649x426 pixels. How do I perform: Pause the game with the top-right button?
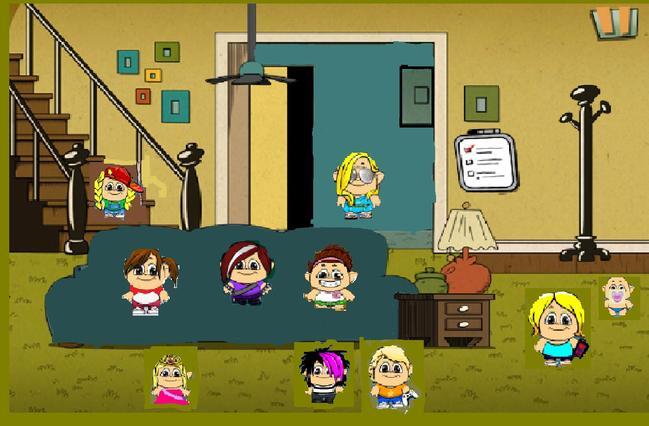(613, 22)
